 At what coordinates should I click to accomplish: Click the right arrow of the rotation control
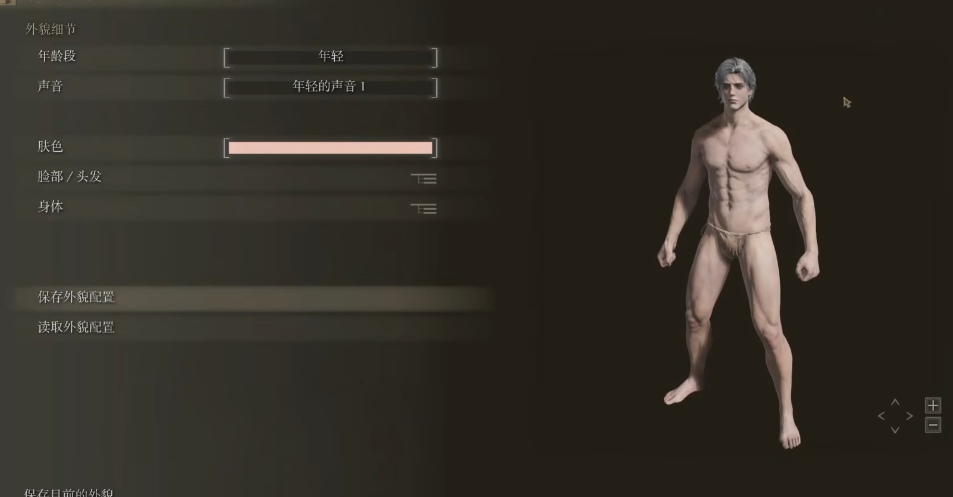pos(909,416)
